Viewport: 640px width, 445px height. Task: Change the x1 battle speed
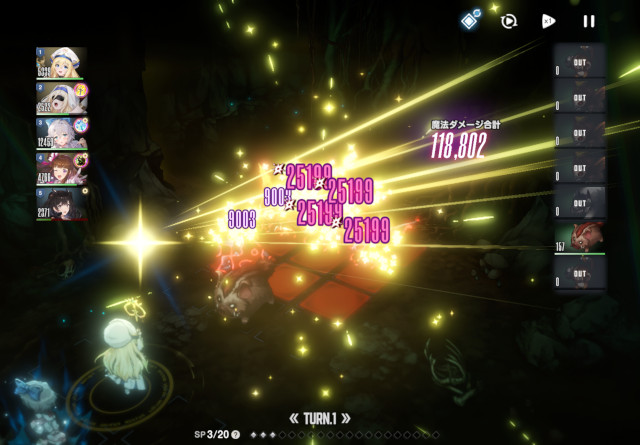click(x=548, y=20)
